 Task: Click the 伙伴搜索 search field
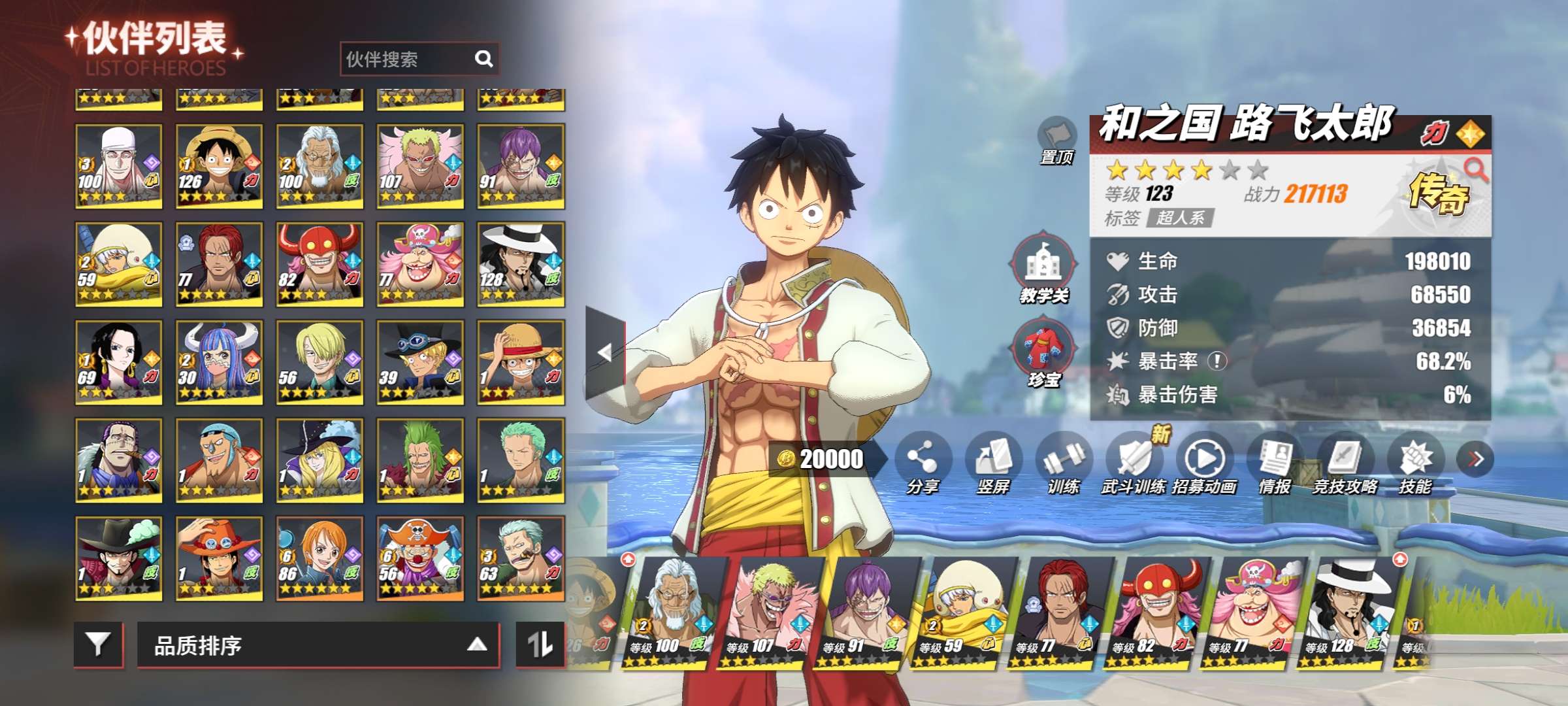pos(408,59)
